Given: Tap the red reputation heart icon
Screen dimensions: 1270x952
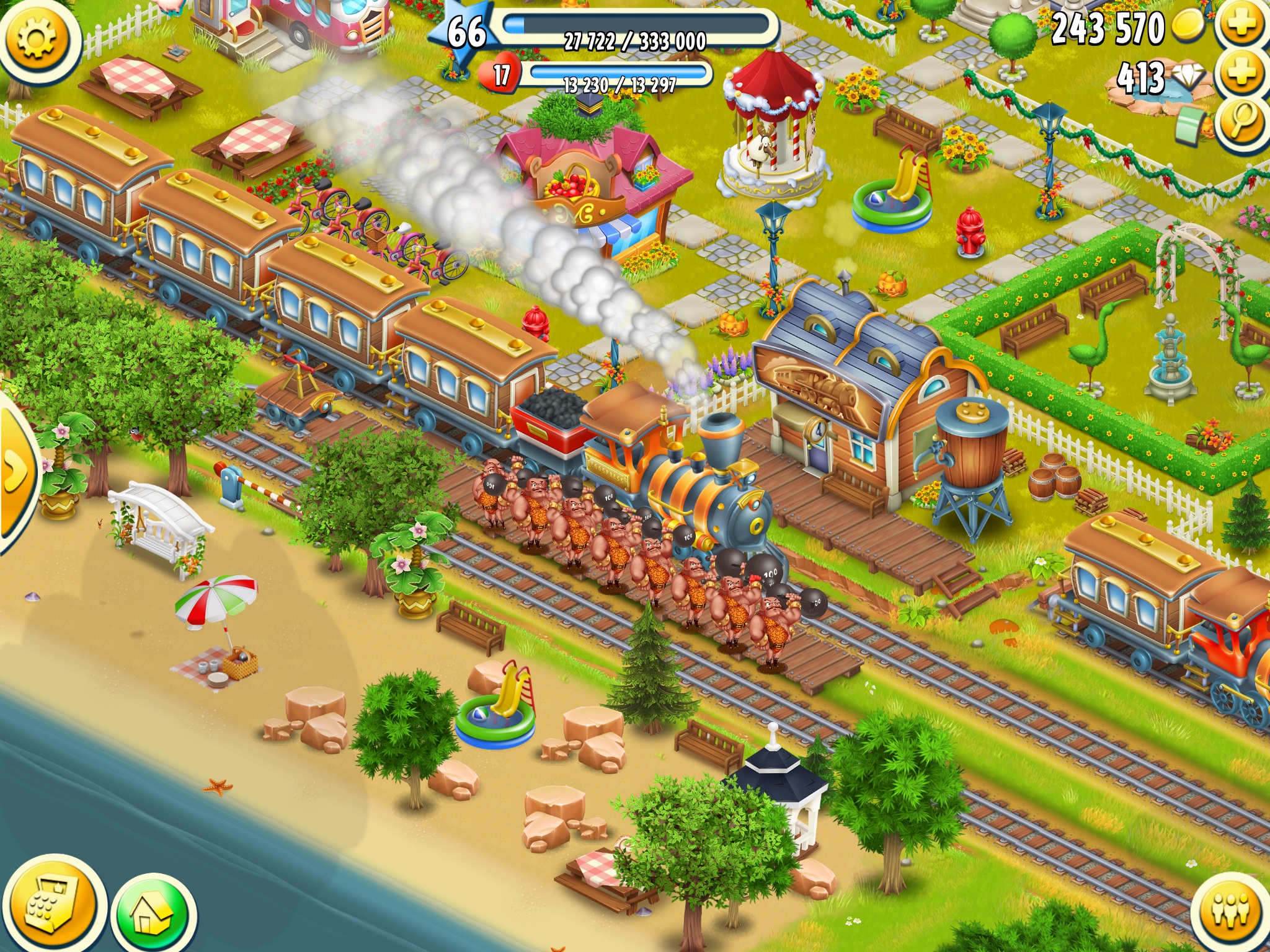Looking at the screenshot, I should pyautogui.click(x=500, y=76).
